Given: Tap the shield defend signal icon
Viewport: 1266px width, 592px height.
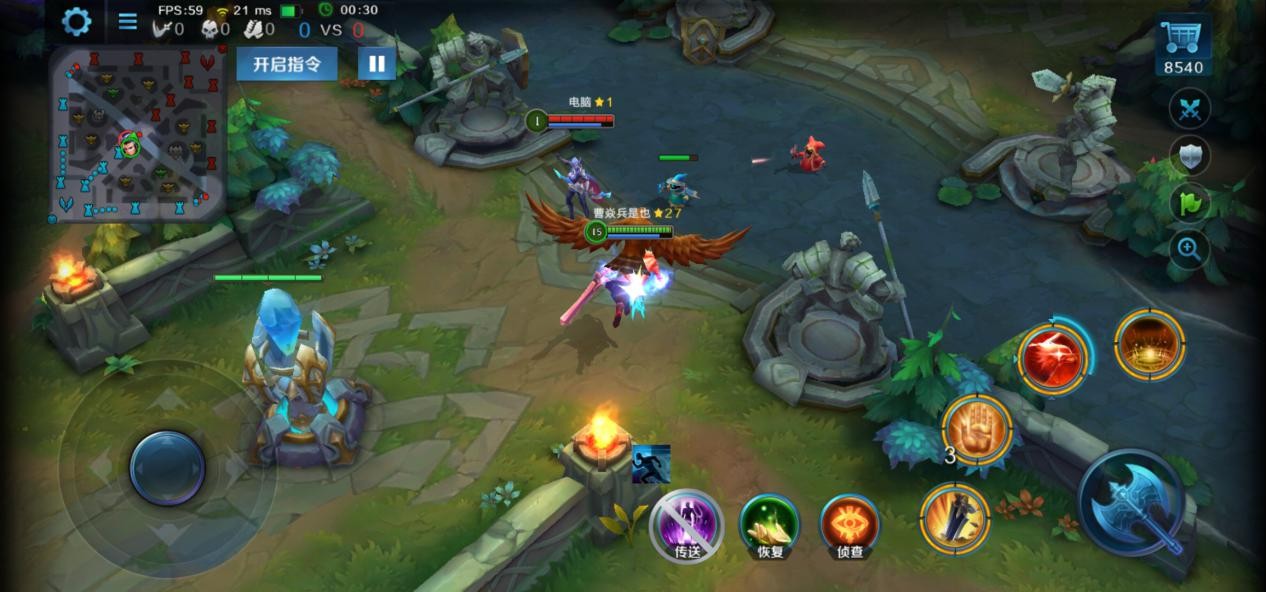Looking at the screenshot, I should [1190, 156].
